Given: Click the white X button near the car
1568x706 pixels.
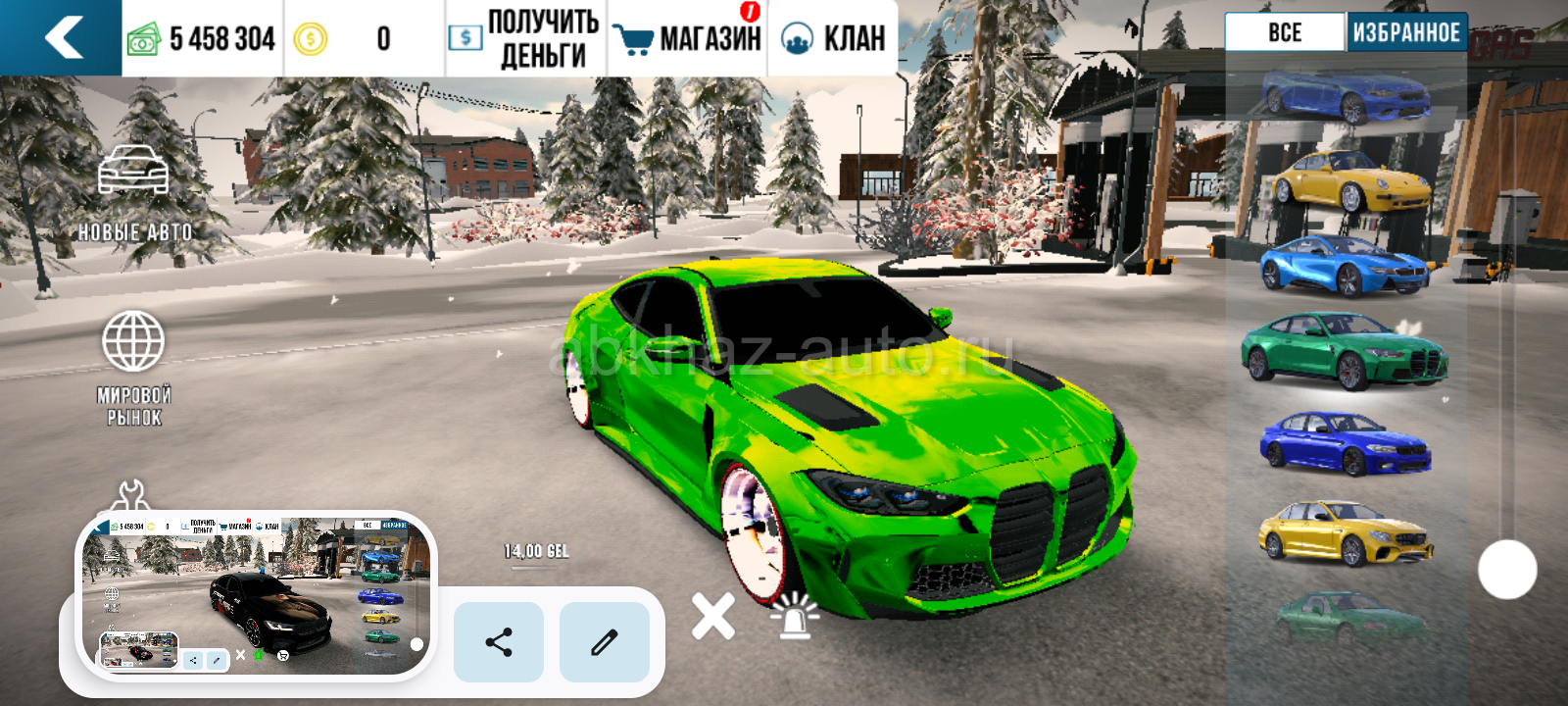Looking at the screenshot, I should [x=712, y=616].
